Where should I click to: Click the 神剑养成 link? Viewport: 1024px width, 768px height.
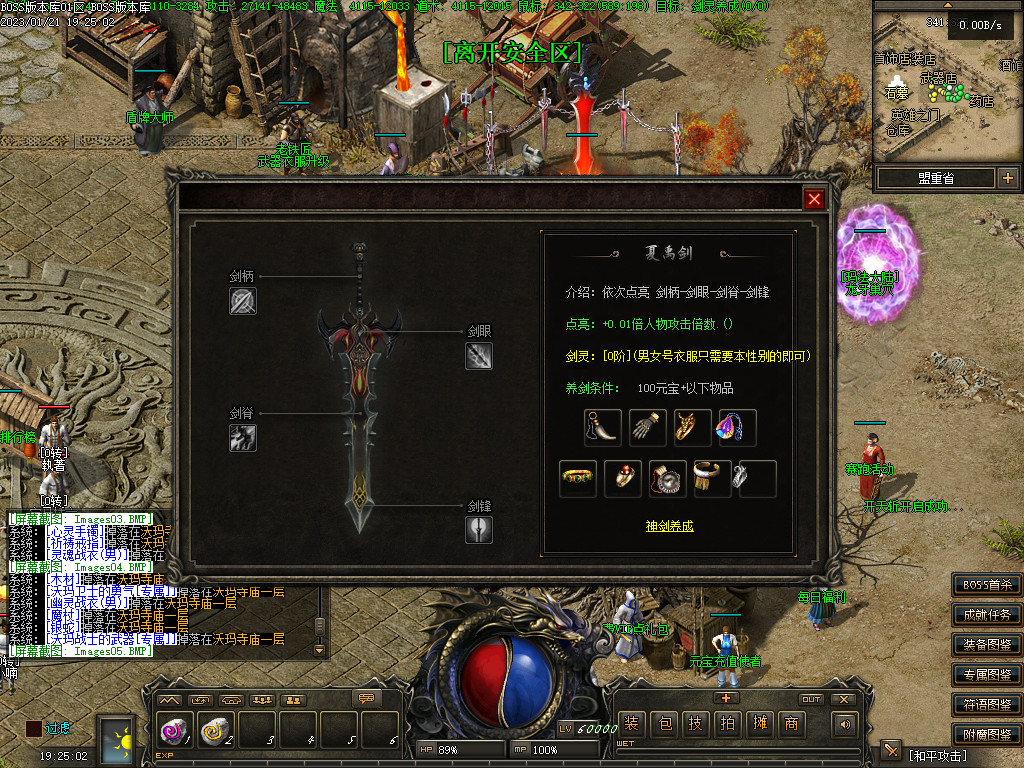tap(669, 525)
